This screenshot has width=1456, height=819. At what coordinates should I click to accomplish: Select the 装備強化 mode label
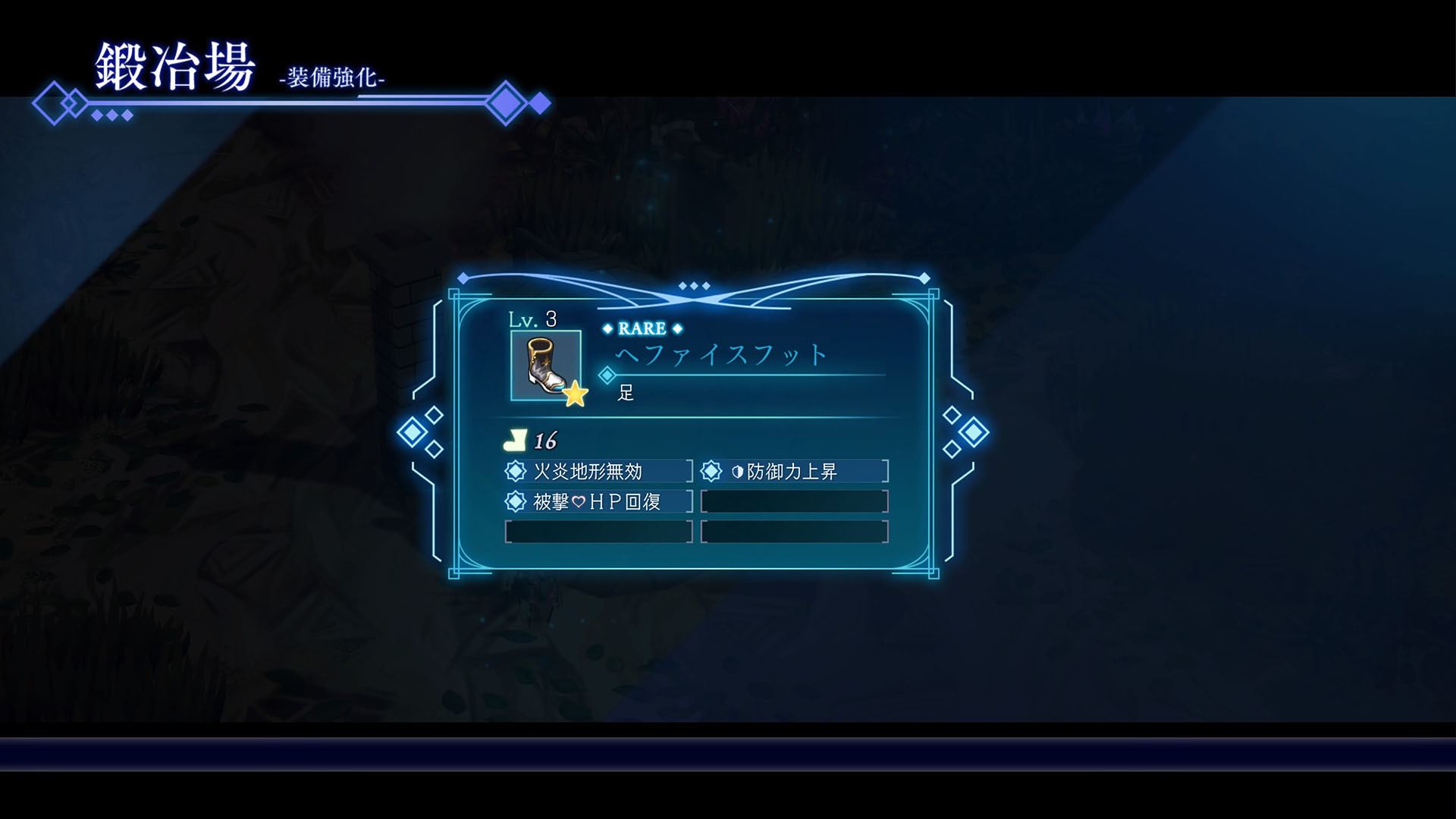coord(332,78)
